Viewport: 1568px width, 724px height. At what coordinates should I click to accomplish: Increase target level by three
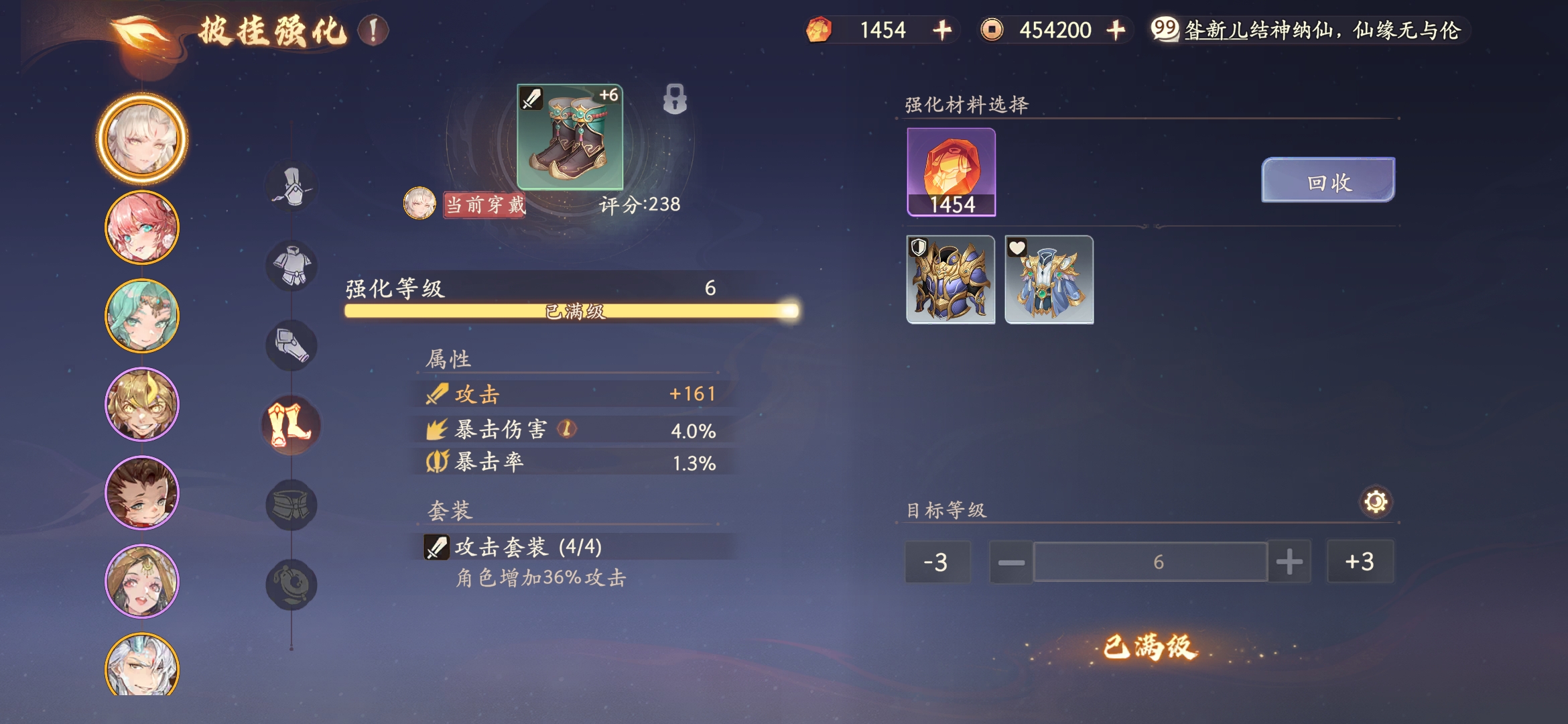point(1360,562)
